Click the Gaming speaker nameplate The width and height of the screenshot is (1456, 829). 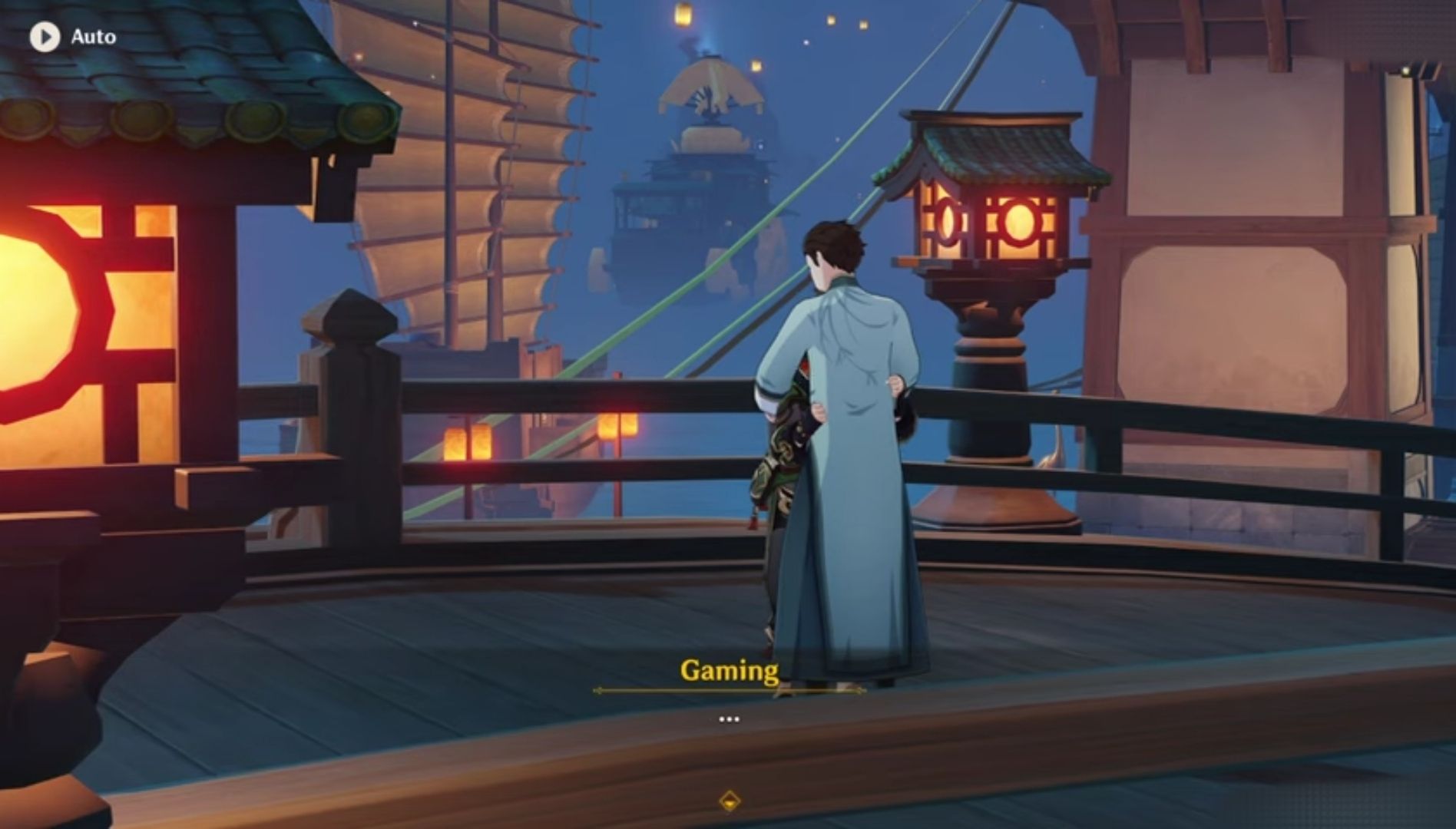coord(728,669)
